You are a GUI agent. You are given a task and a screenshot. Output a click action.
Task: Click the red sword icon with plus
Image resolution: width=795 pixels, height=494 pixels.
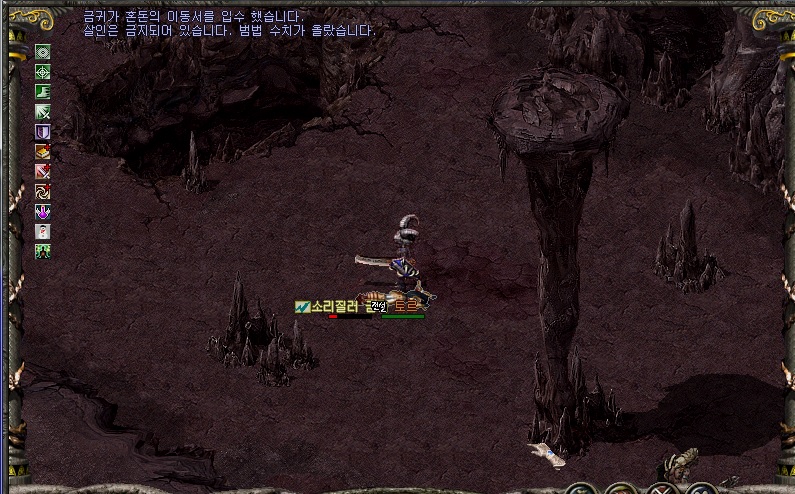(43, 172)
